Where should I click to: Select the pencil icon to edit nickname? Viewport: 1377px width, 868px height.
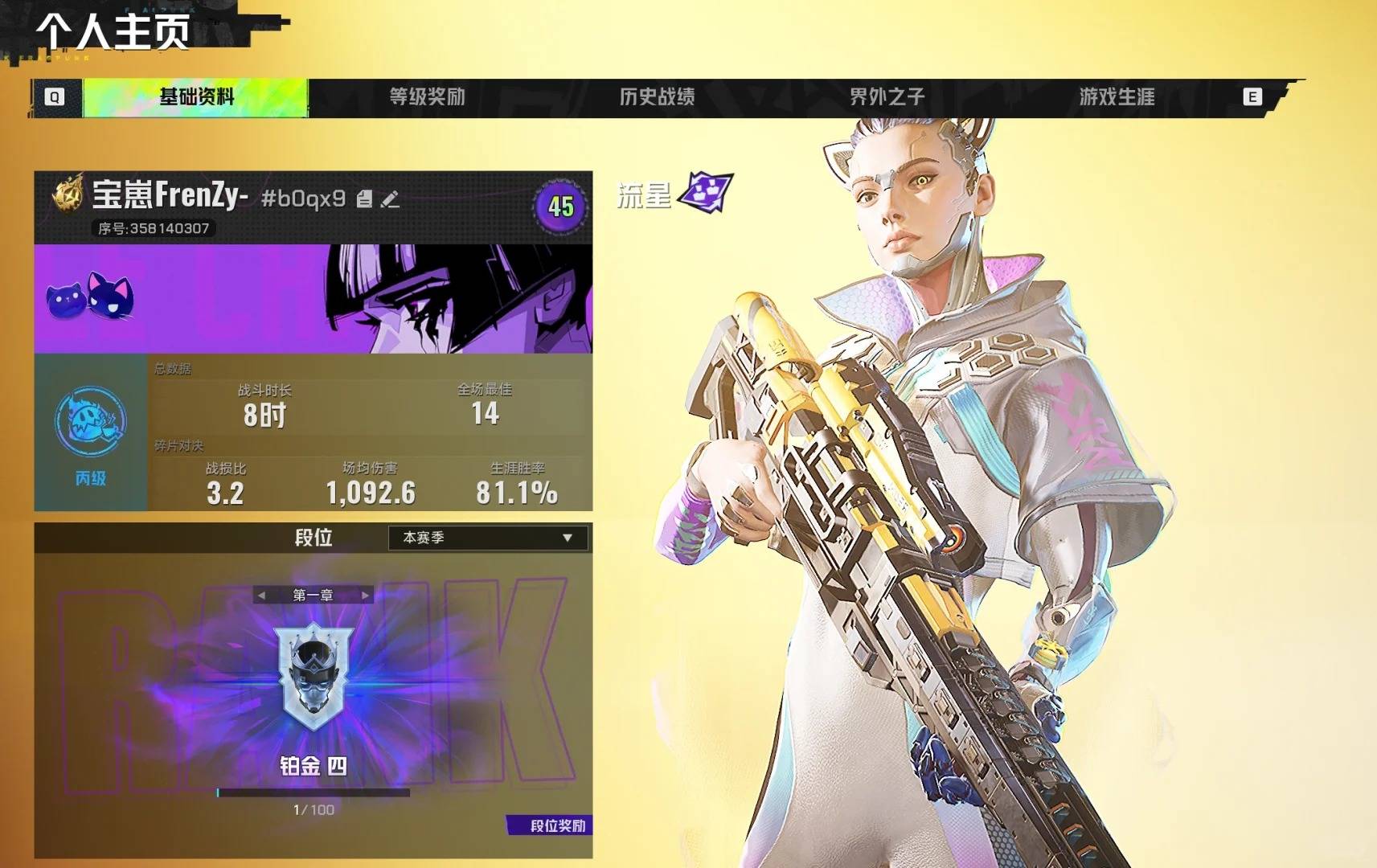388,200
